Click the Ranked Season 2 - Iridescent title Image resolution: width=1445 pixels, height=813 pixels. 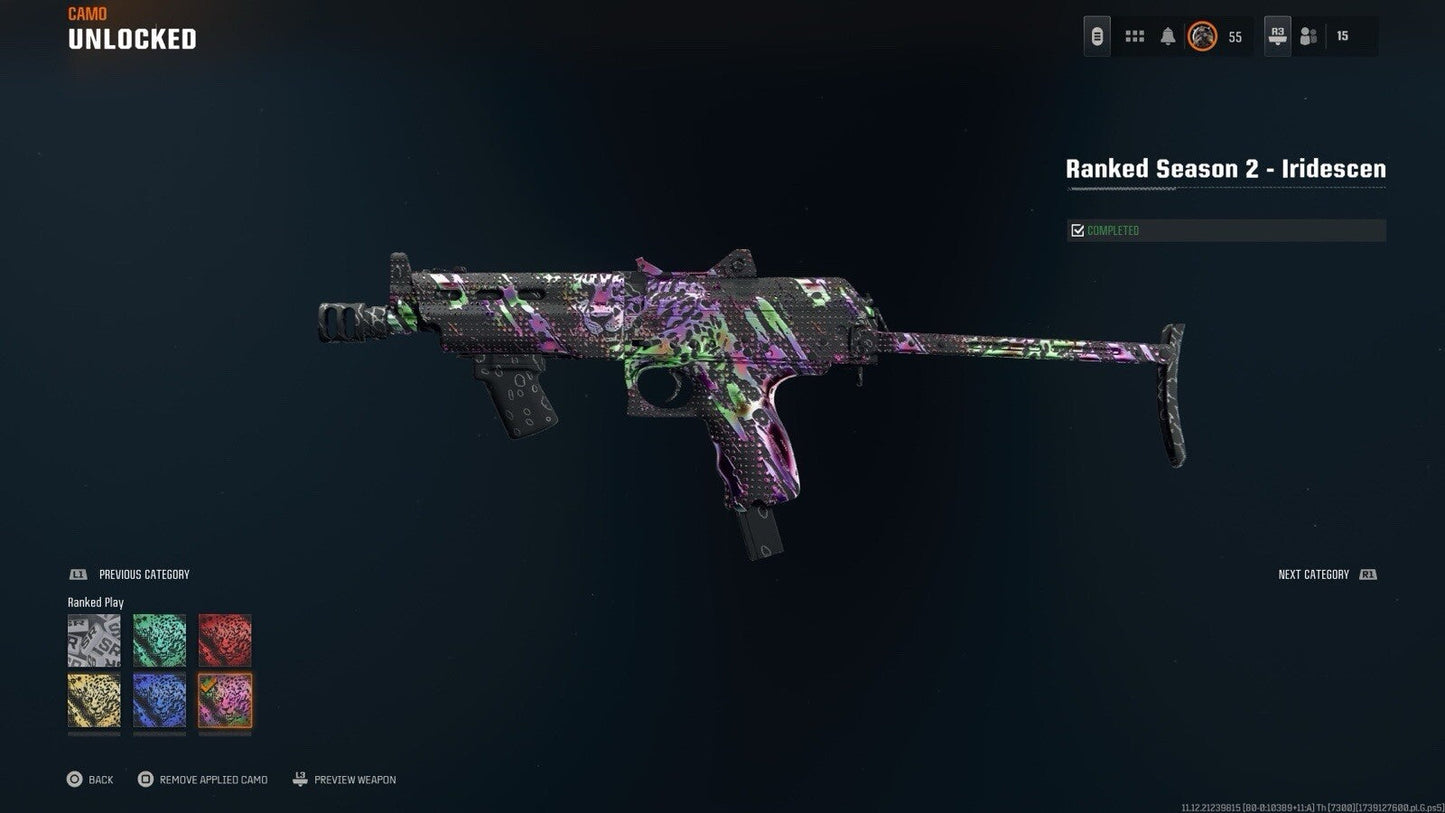(x=1225, y=168)
